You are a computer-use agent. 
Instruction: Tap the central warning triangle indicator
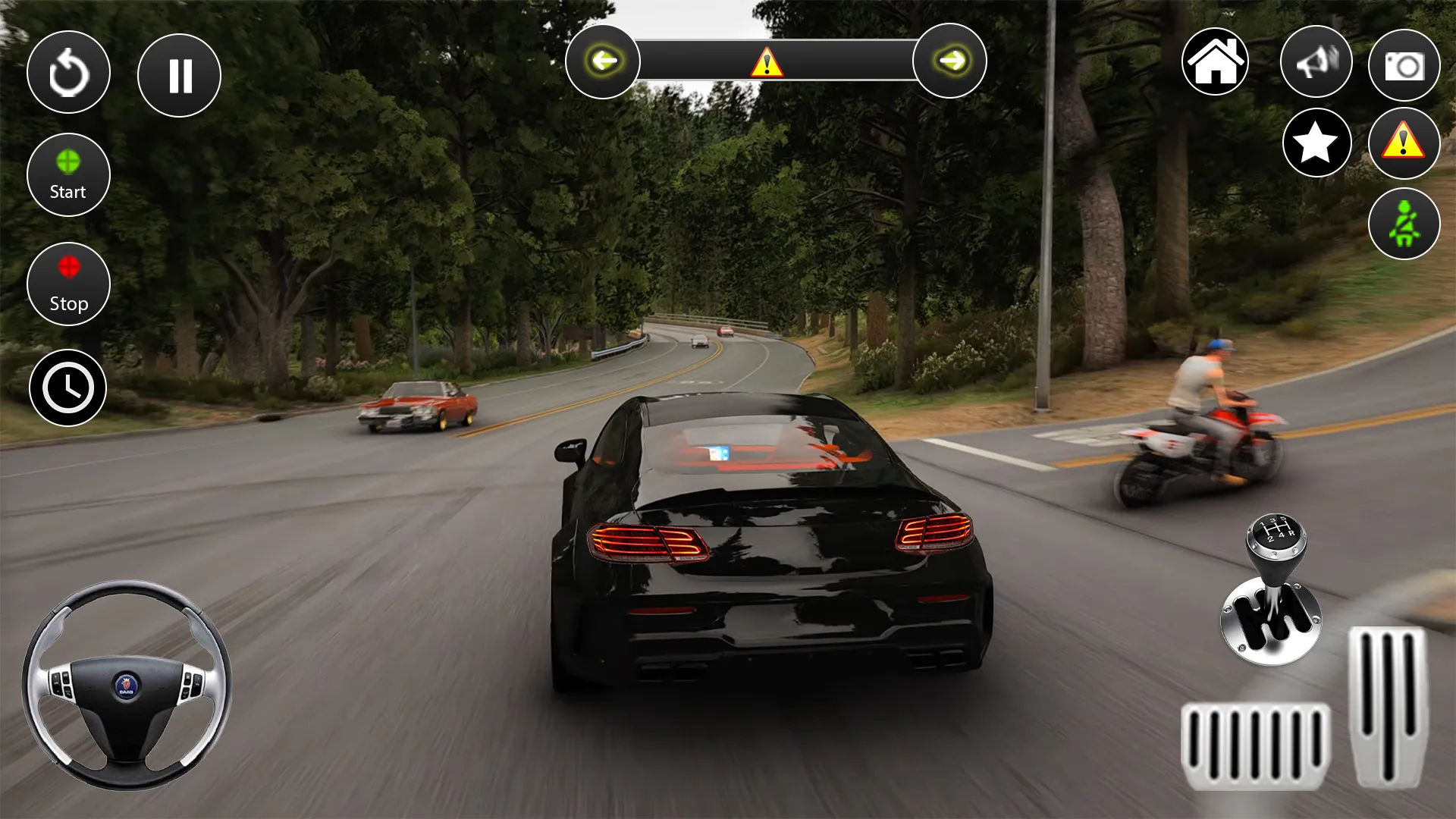769,62
